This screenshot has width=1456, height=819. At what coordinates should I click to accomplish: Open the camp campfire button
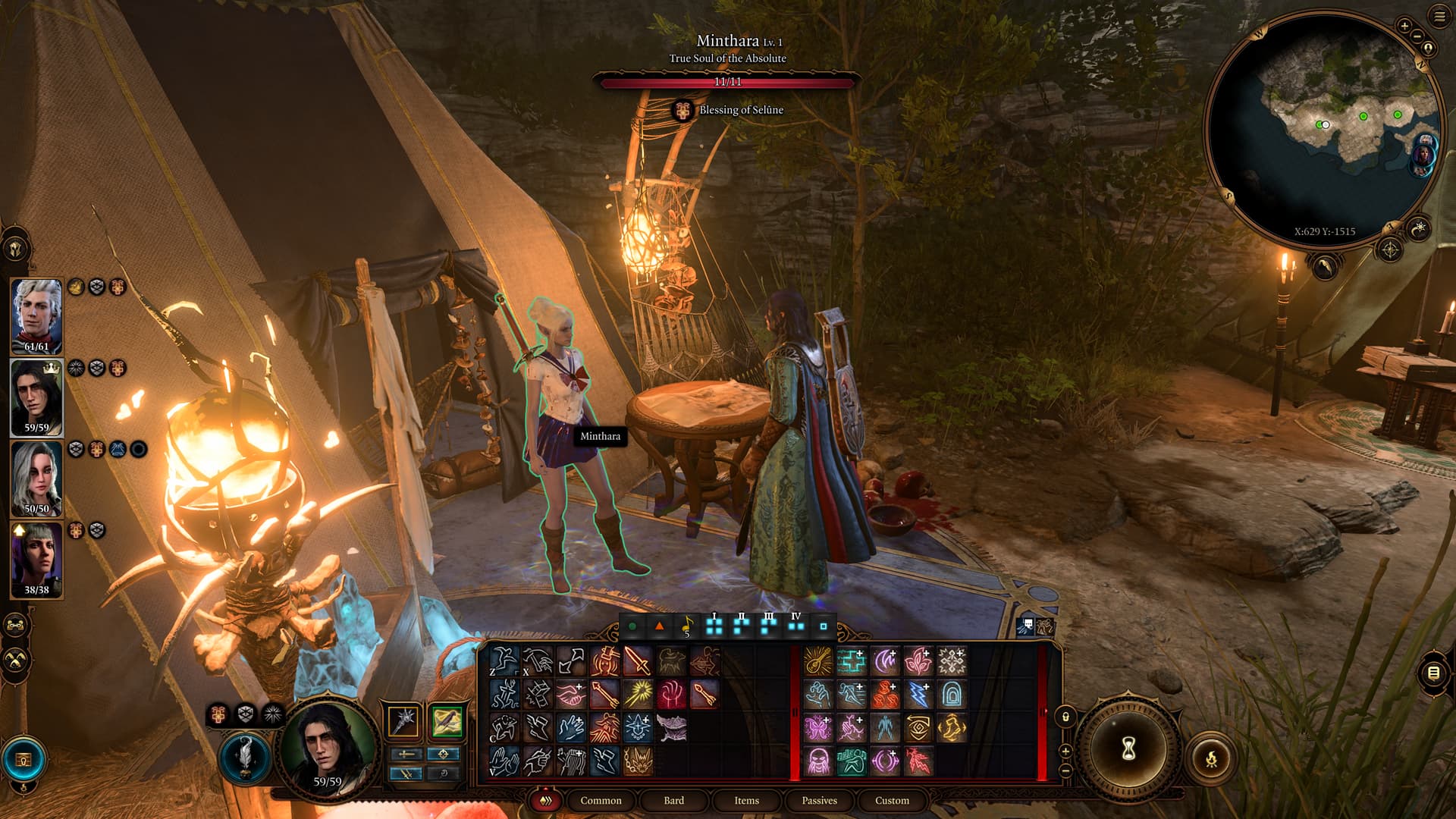(x=1211, y=758)
